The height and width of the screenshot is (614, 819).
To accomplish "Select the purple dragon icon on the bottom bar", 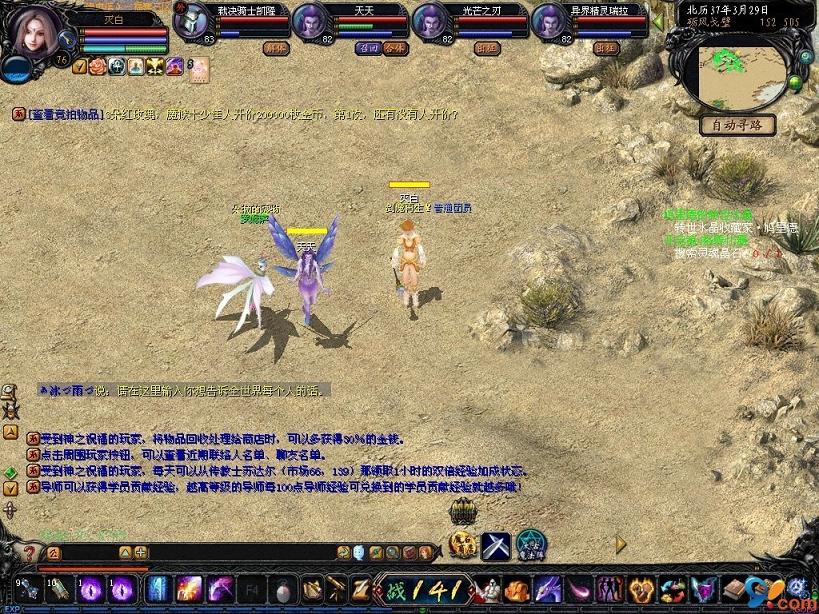I will coord(548,589).
